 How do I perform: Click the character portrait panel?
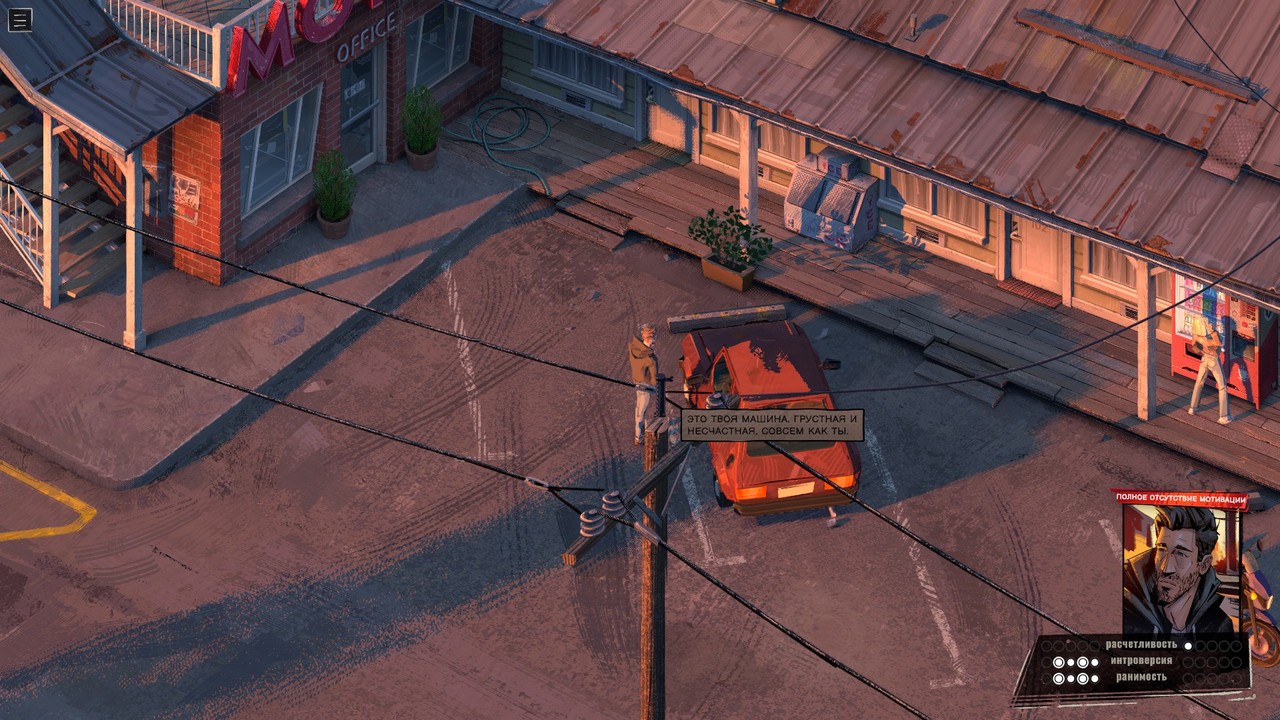pyautogui.click(x=1185, y=570)
